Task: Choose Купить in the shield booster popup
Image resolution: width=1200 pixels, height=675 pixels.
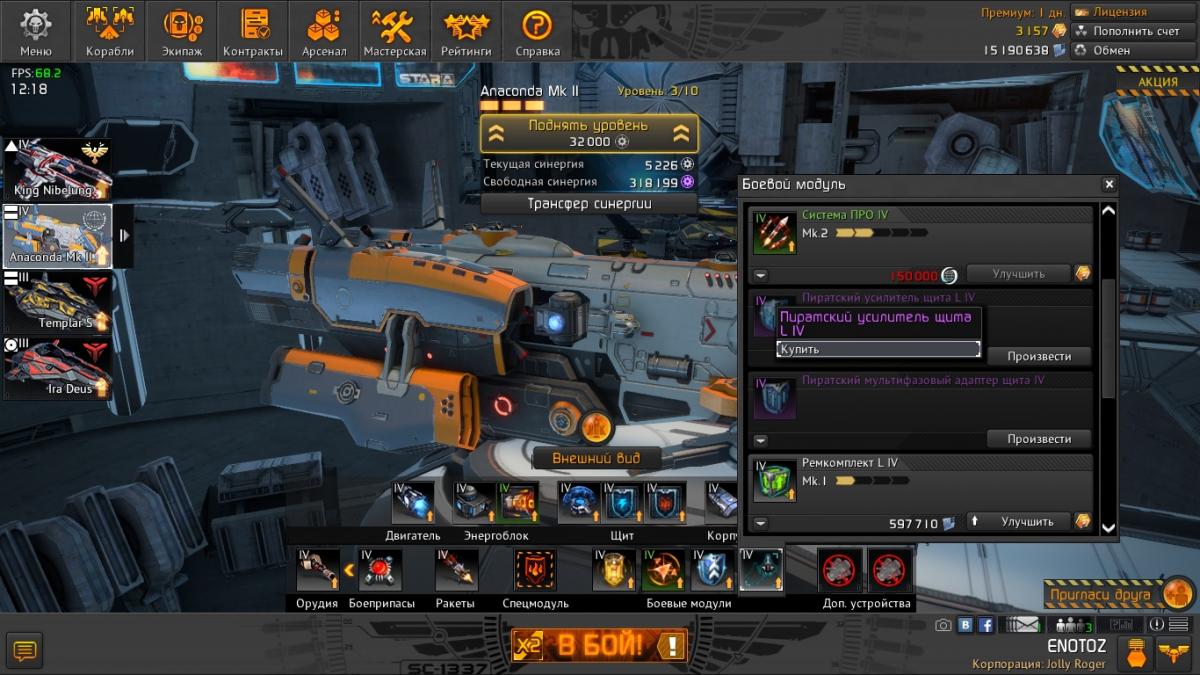Action: coord(878,349)
